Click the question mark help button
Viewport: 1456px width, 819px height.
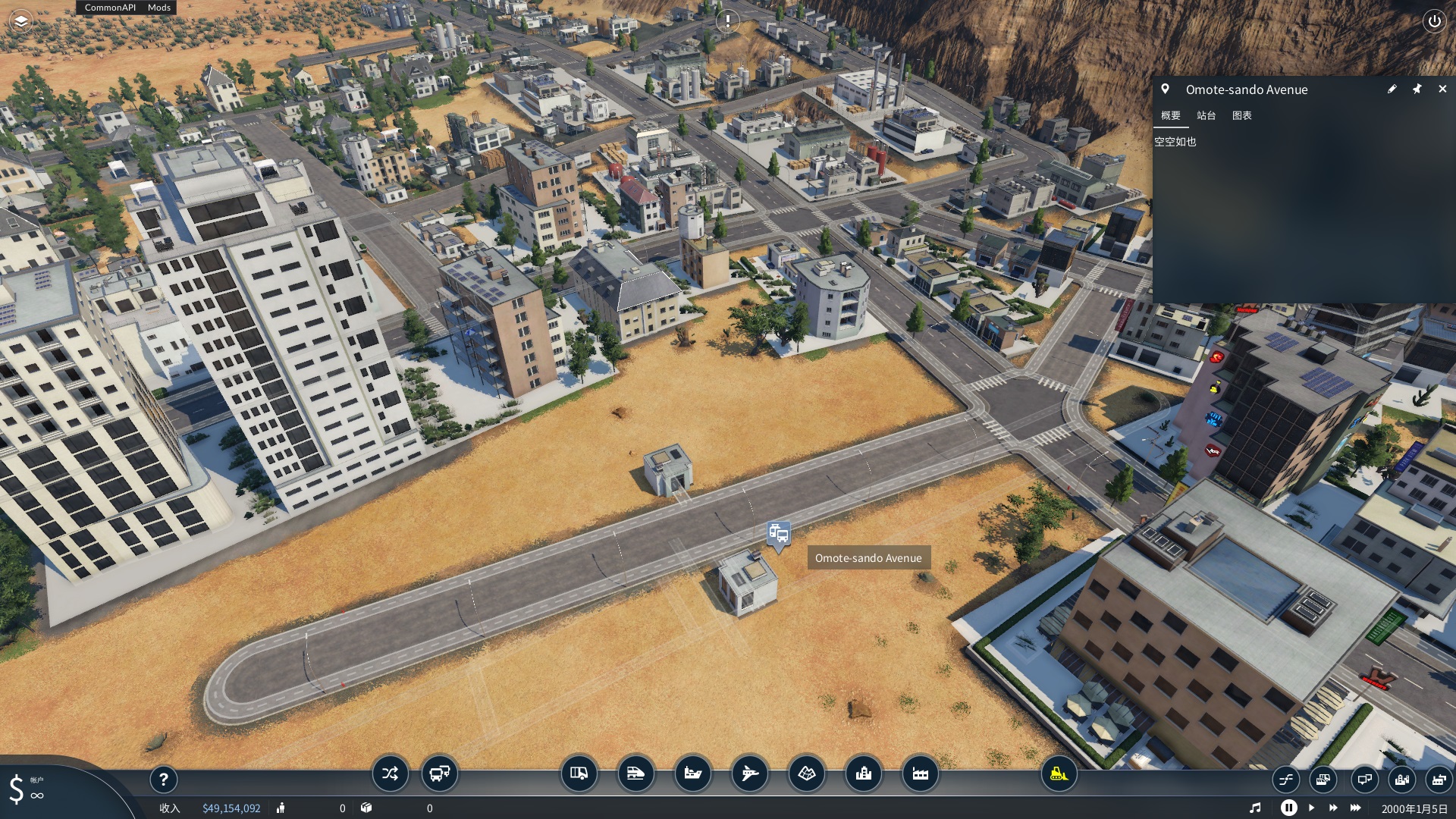(163, 779)
